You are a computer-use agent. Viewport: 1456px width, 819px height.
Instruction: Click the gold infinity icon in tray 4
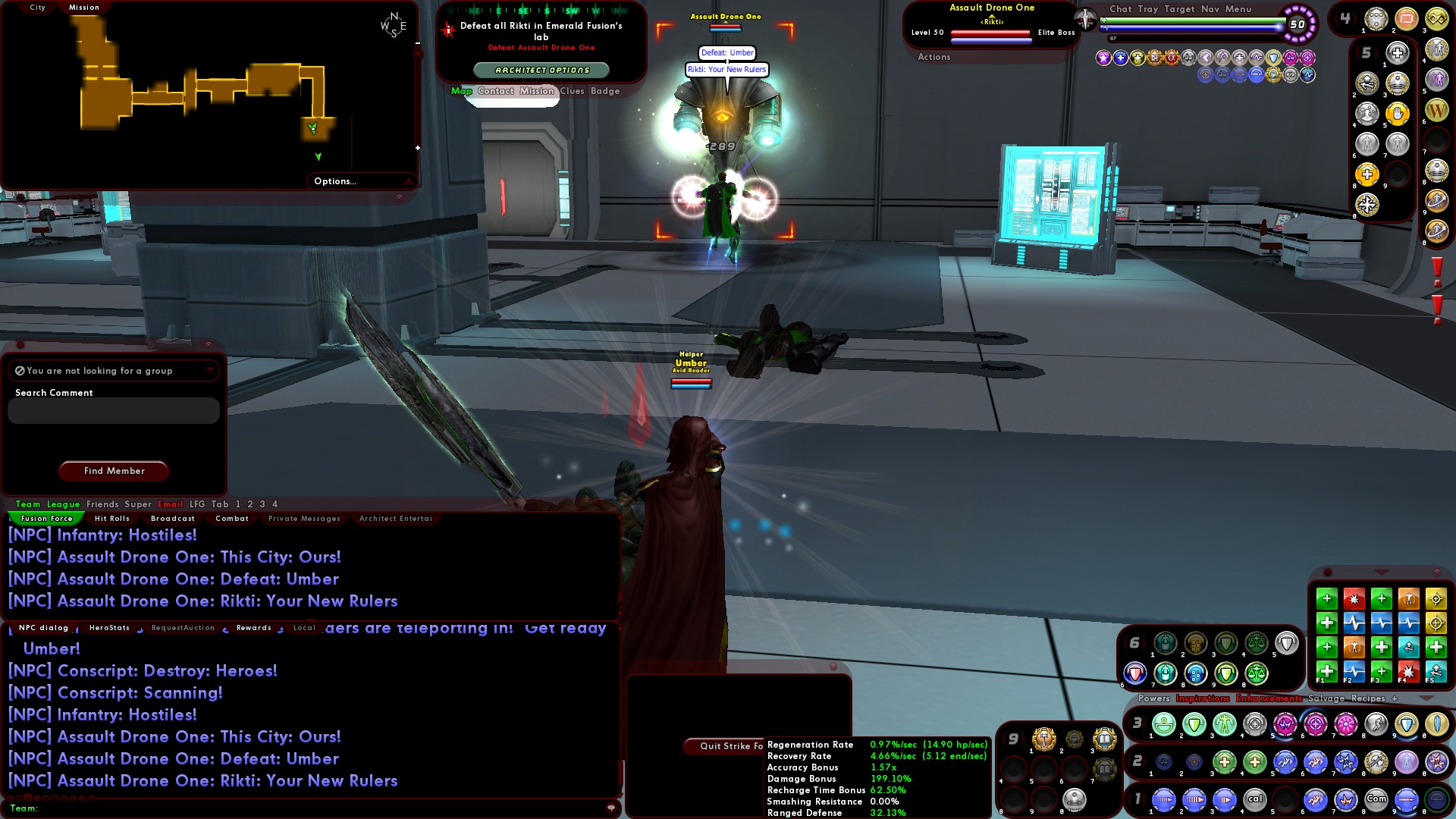click(1436, 19)
